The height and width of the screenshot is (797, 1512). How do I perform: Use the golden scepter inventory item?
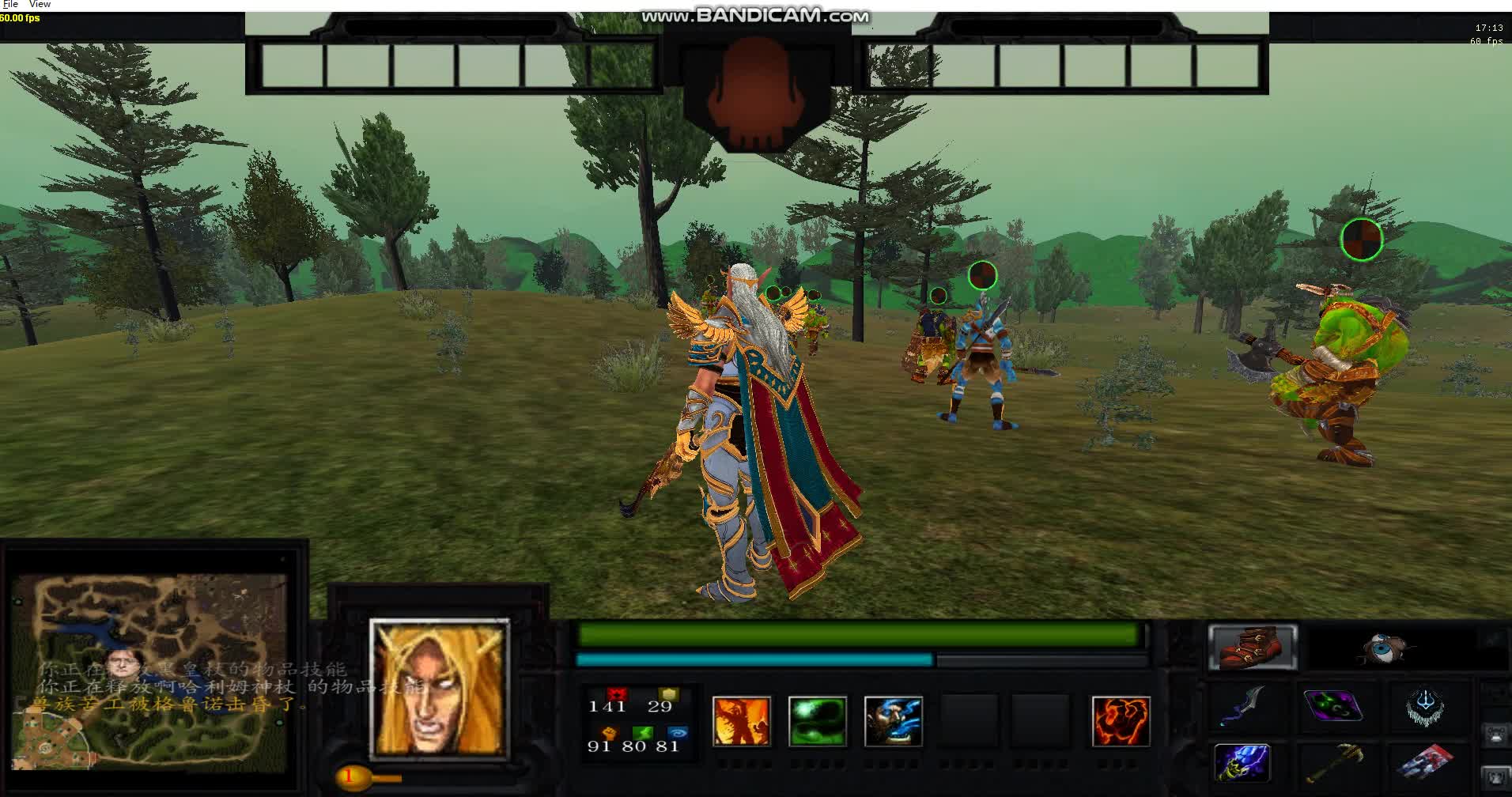[1335, 761]
